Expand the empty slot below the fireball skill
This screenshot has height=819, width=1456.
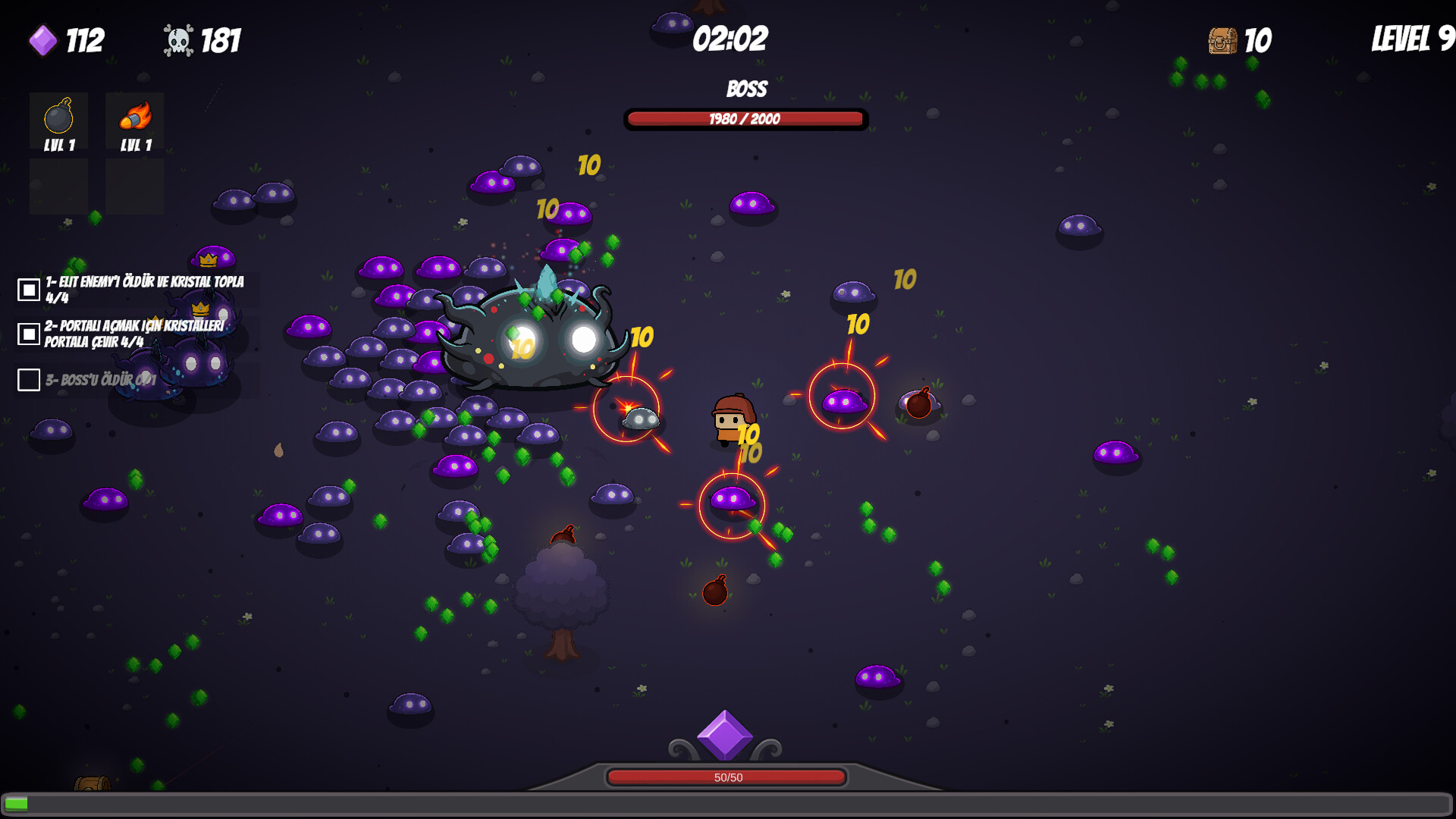(134, 186)
